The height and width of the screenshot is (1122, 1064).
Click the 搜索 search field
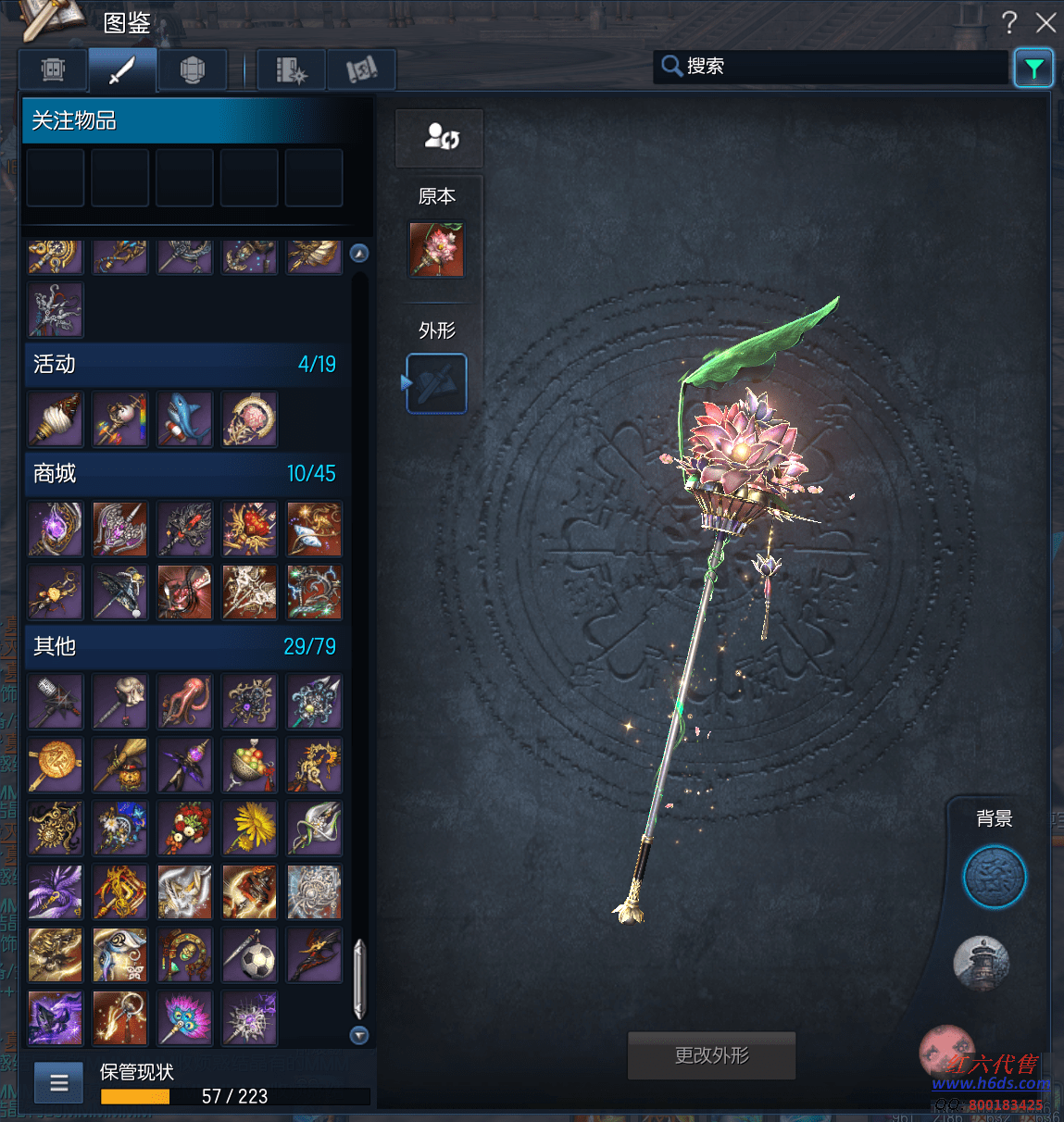833,67
